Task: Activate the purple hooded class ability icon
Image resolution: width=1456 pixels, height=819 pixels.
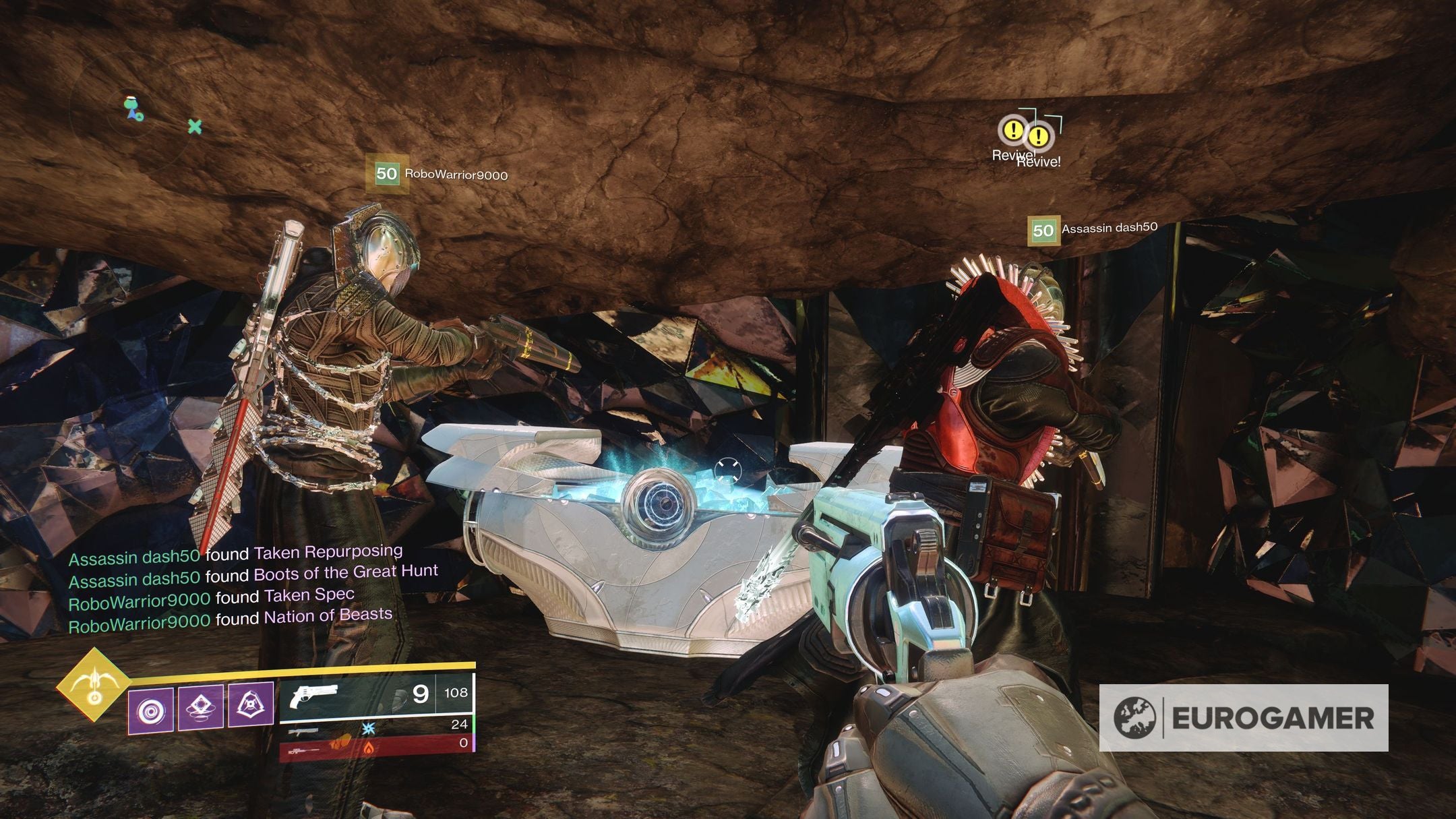Action: [x=251, y=705]
